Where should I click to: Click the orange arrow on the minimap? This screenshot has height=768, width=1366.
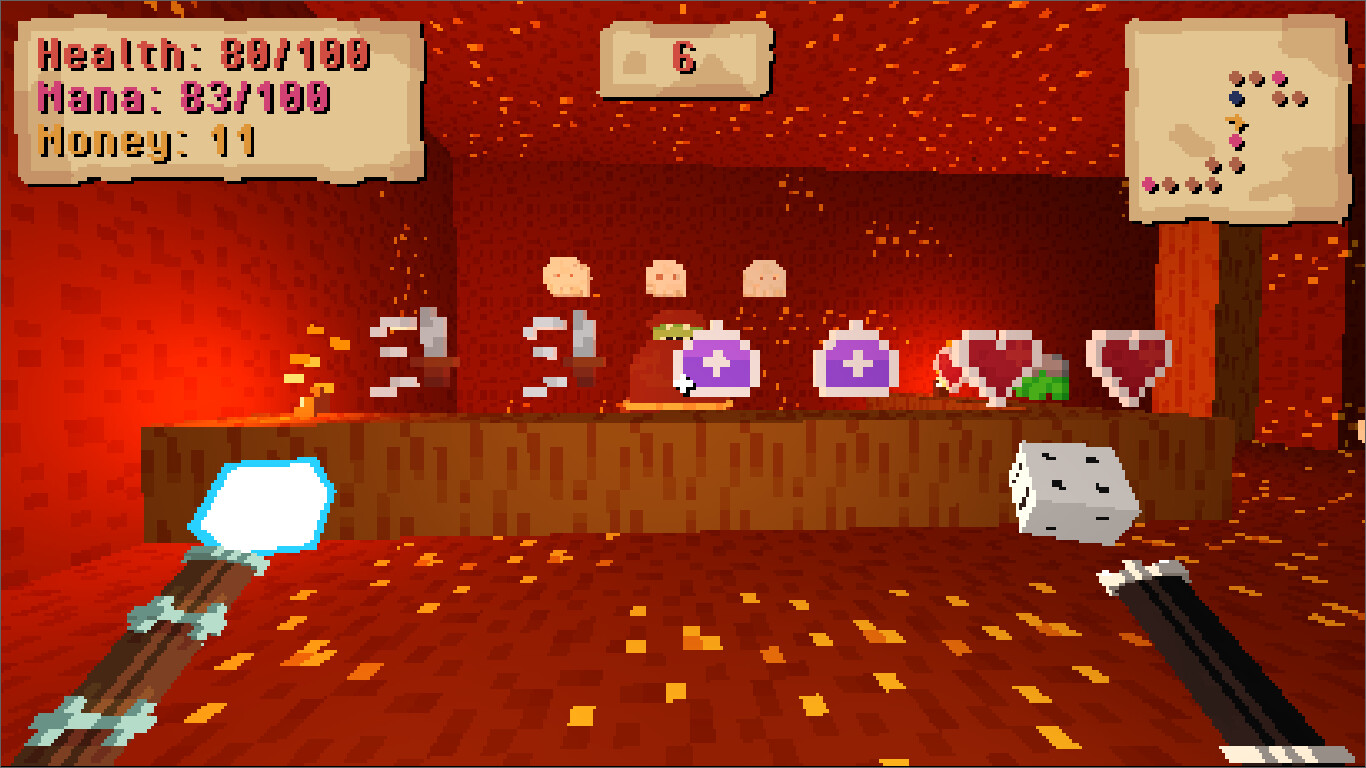1235,121
